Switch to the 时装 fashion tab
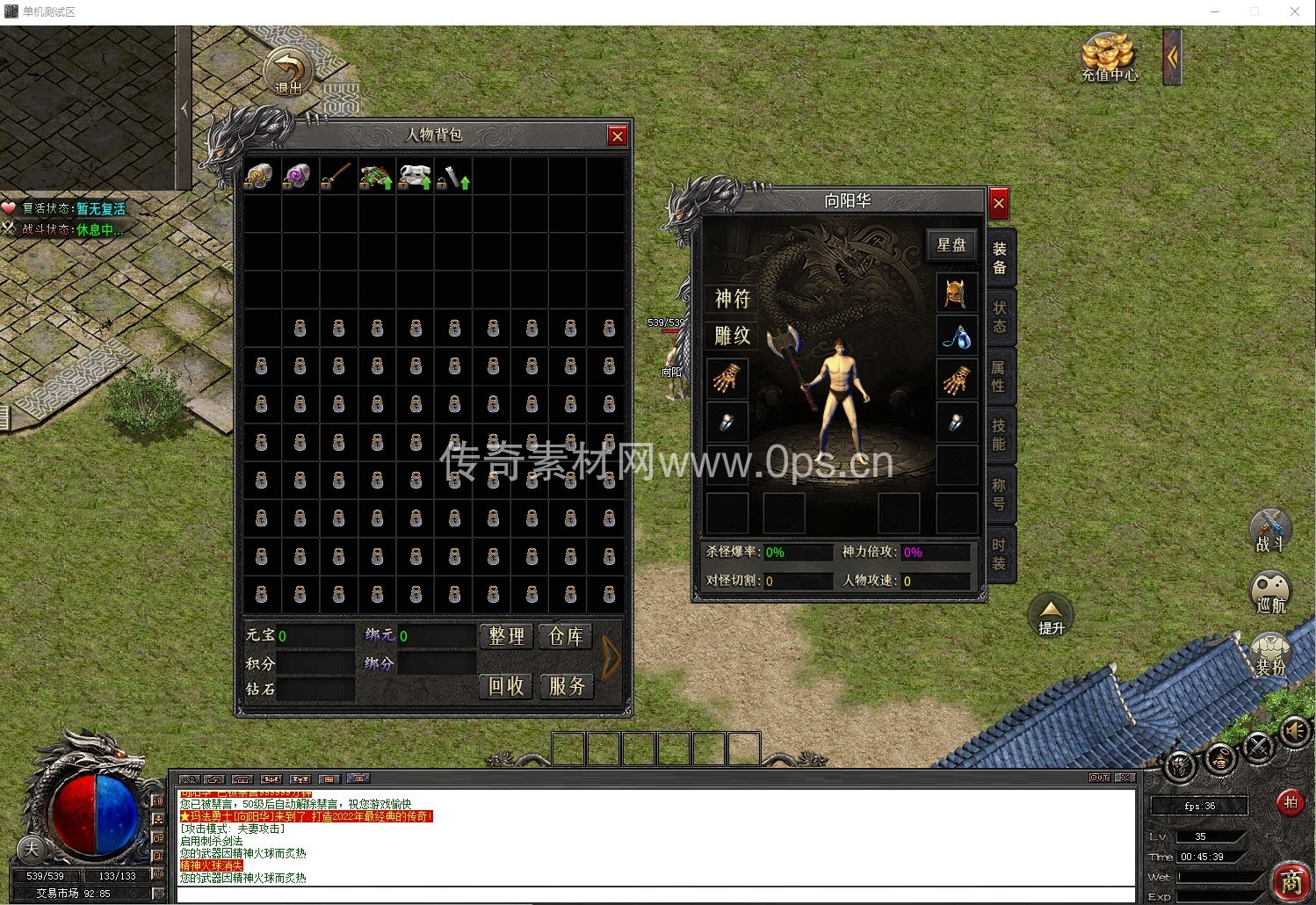The width and height of the screenshot is (1316, 905). click(1000, 554)
